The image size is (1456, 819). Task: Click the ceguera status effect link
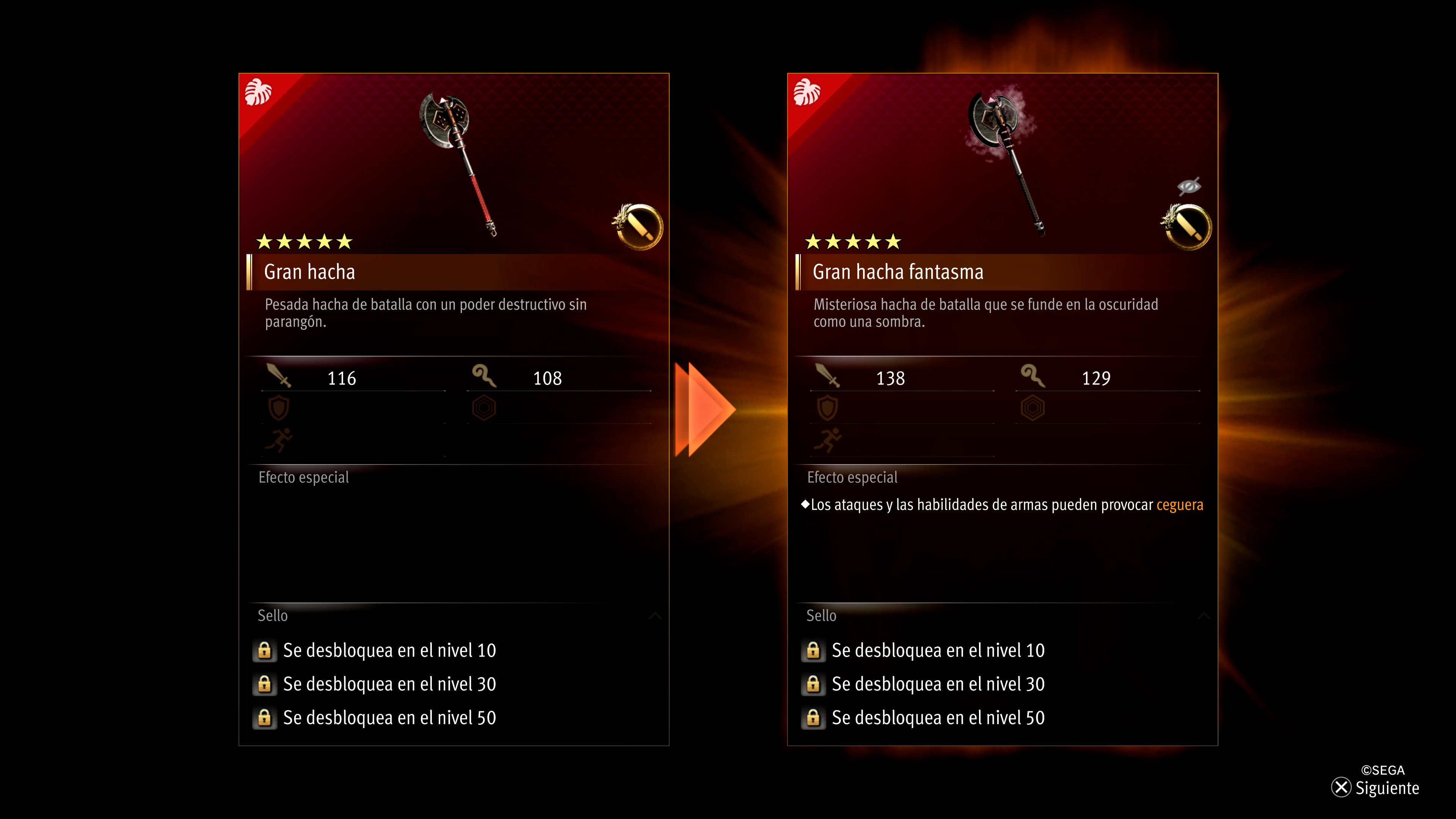pos(1180,505)
